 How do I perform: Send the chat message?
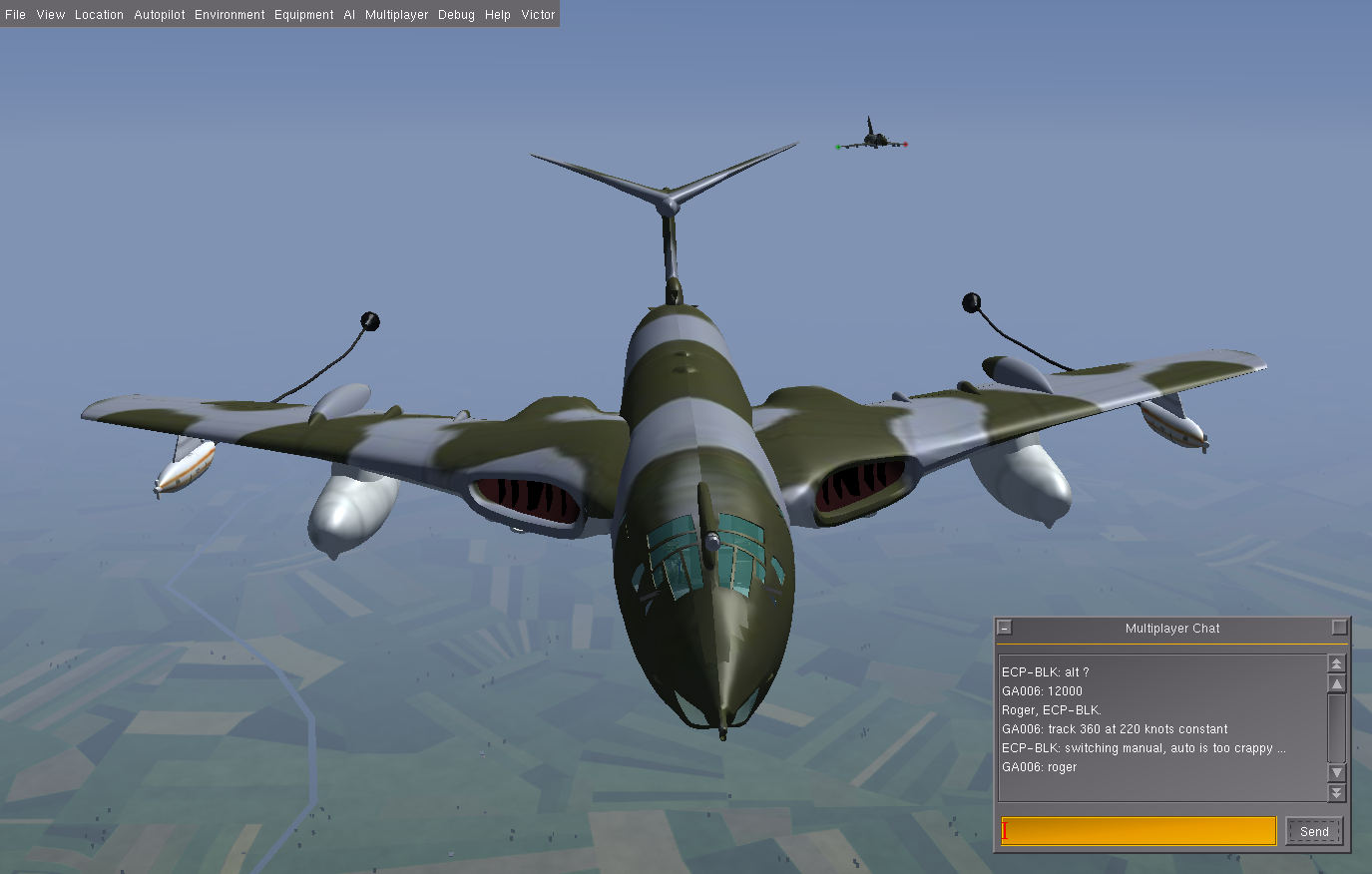coord(1314,831)
